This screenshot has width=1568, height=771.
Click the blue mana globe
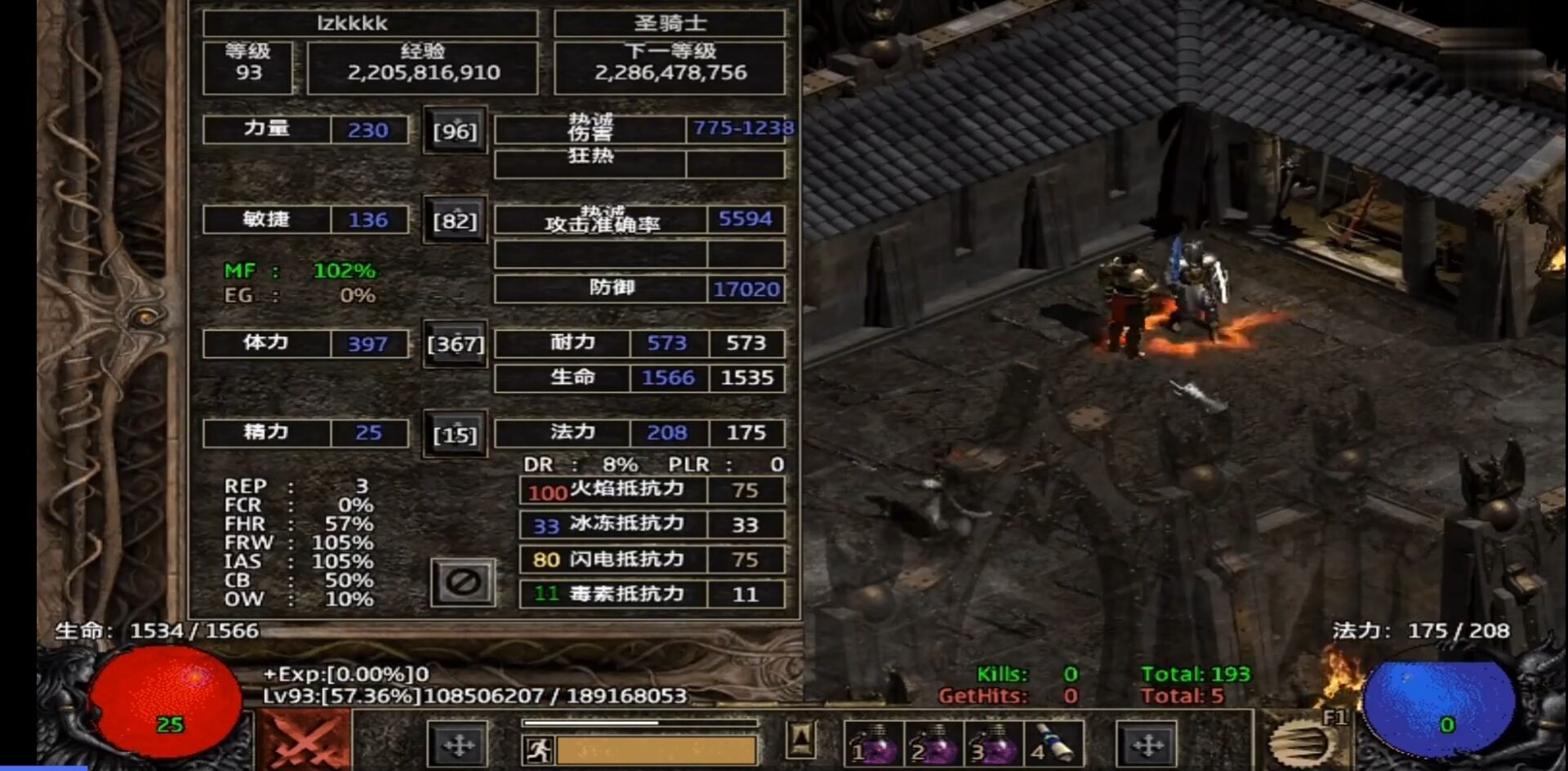(x=1438, y=706)
